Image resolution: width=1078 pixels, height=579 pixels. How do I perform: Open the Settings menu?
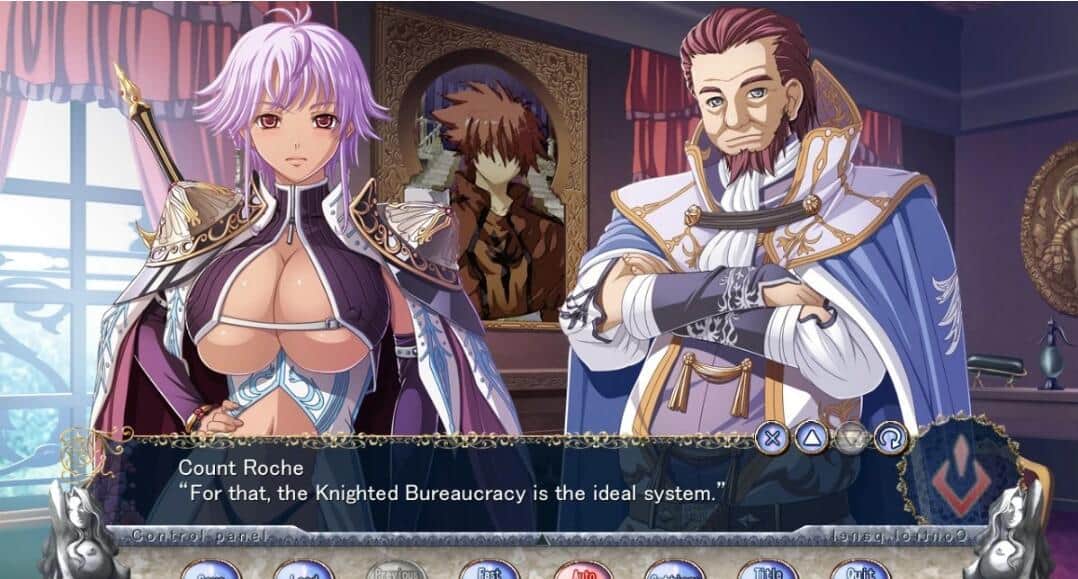(674, 572)
